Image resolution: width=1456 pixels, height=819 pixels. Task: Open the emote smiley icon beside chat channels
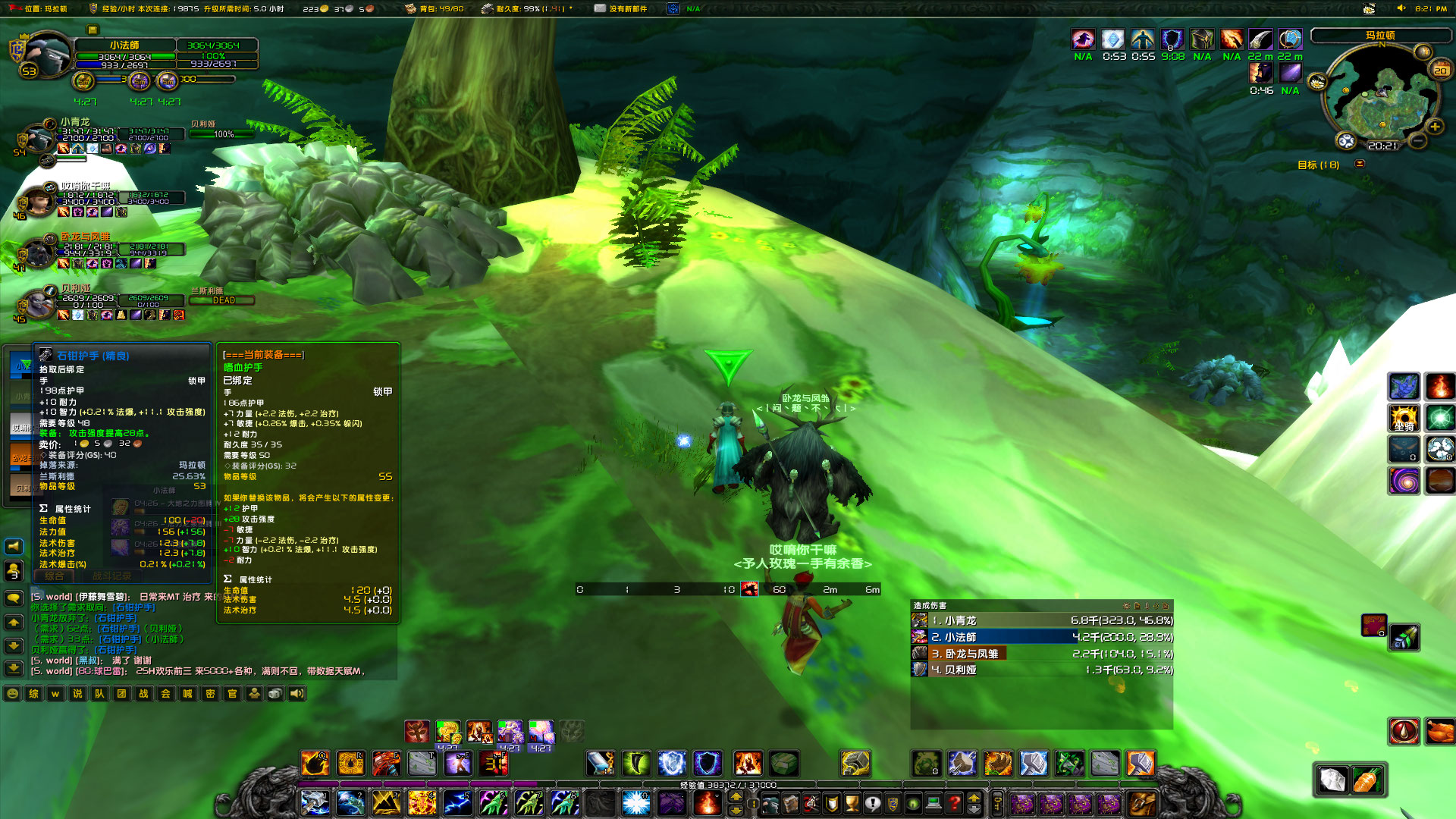12,694
